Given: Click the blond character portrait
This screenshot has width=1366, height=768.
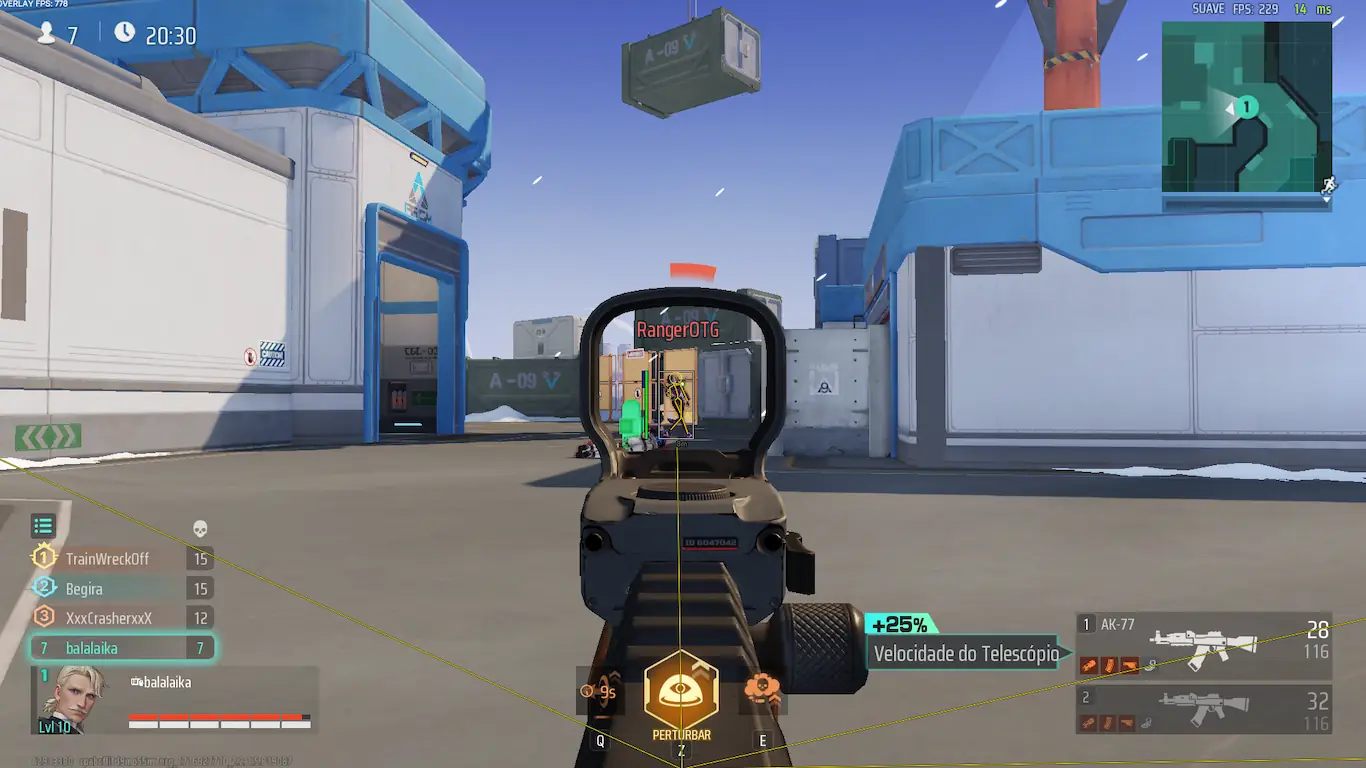Looking at the screenshot, I should point(73,697).
